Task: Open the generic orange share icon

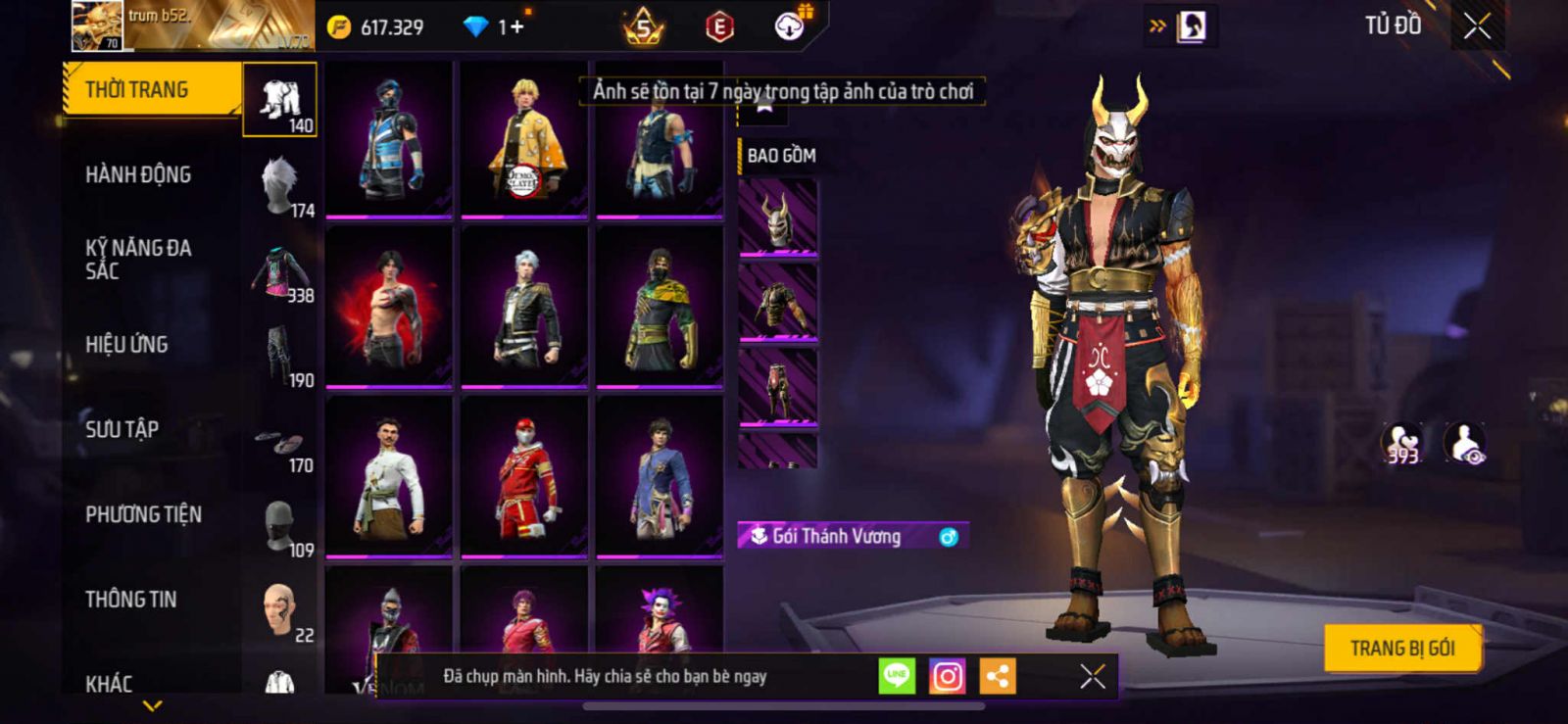Action: point(998,676)
